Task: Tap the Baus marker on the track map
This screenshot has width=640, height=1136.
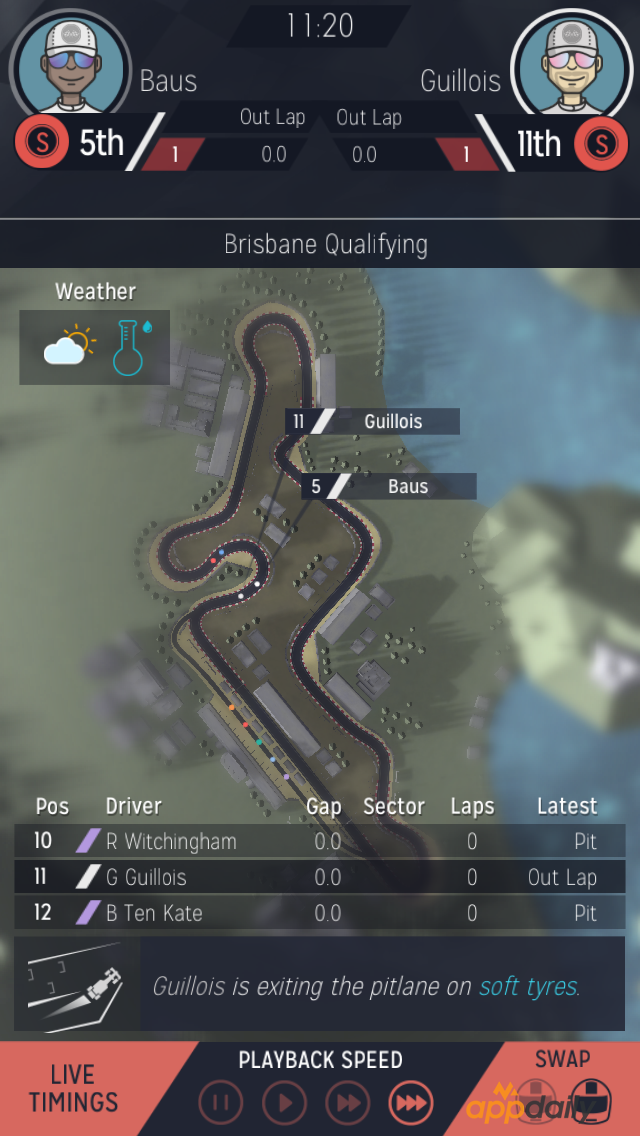Action: coord(389,487)
